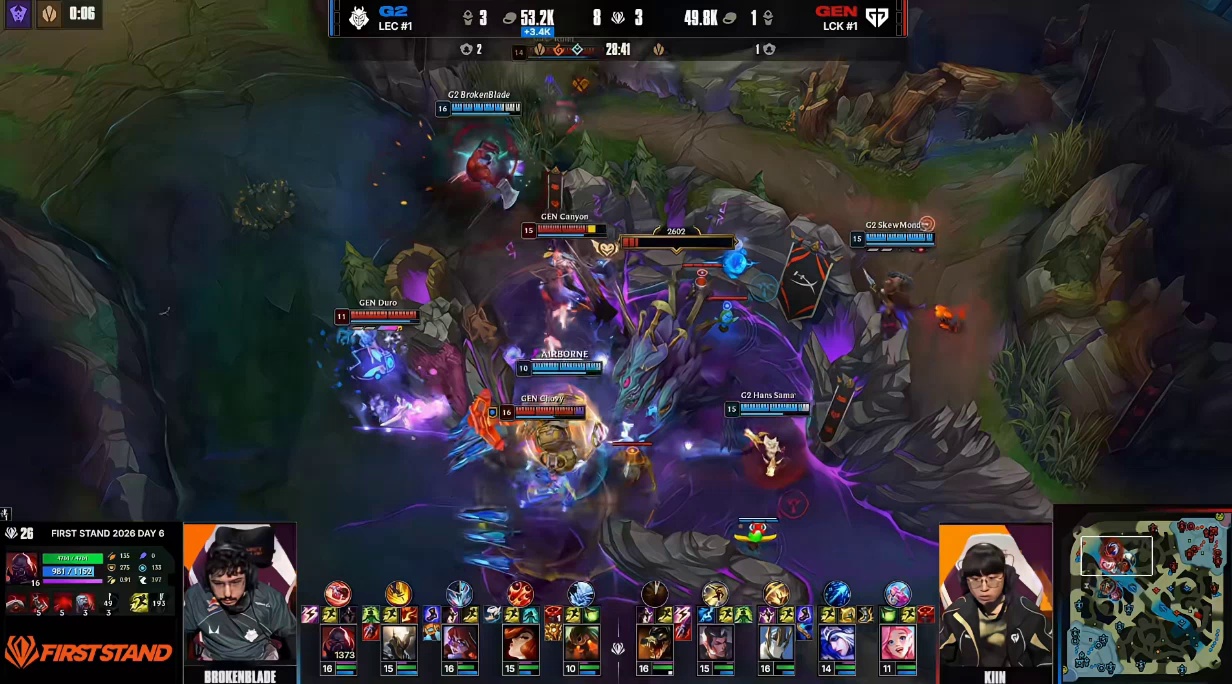The height and width of the screenshot is (684, 1232).
Task: Click the selected champion portrait in stats panel
Action: pos(21,567)
